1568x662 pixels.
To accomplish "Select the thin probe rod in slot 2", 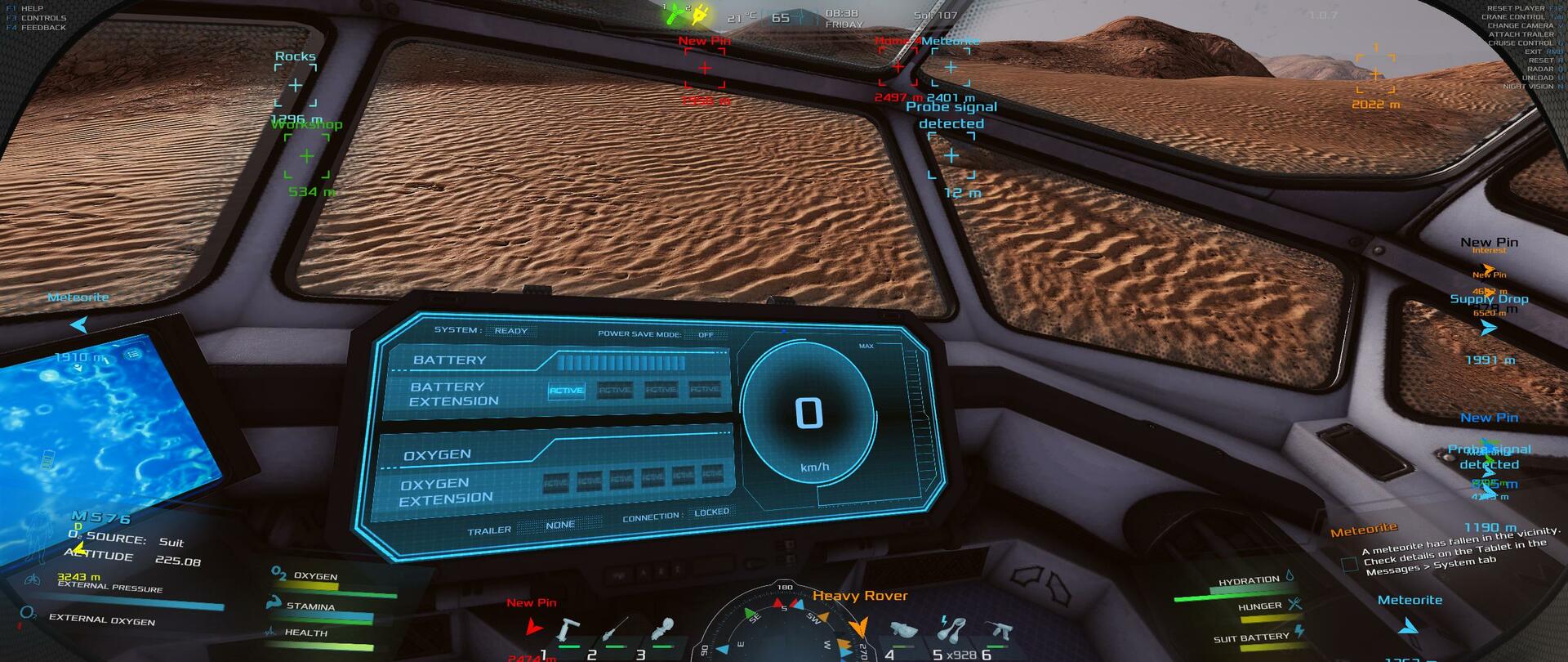I will 614,631.
